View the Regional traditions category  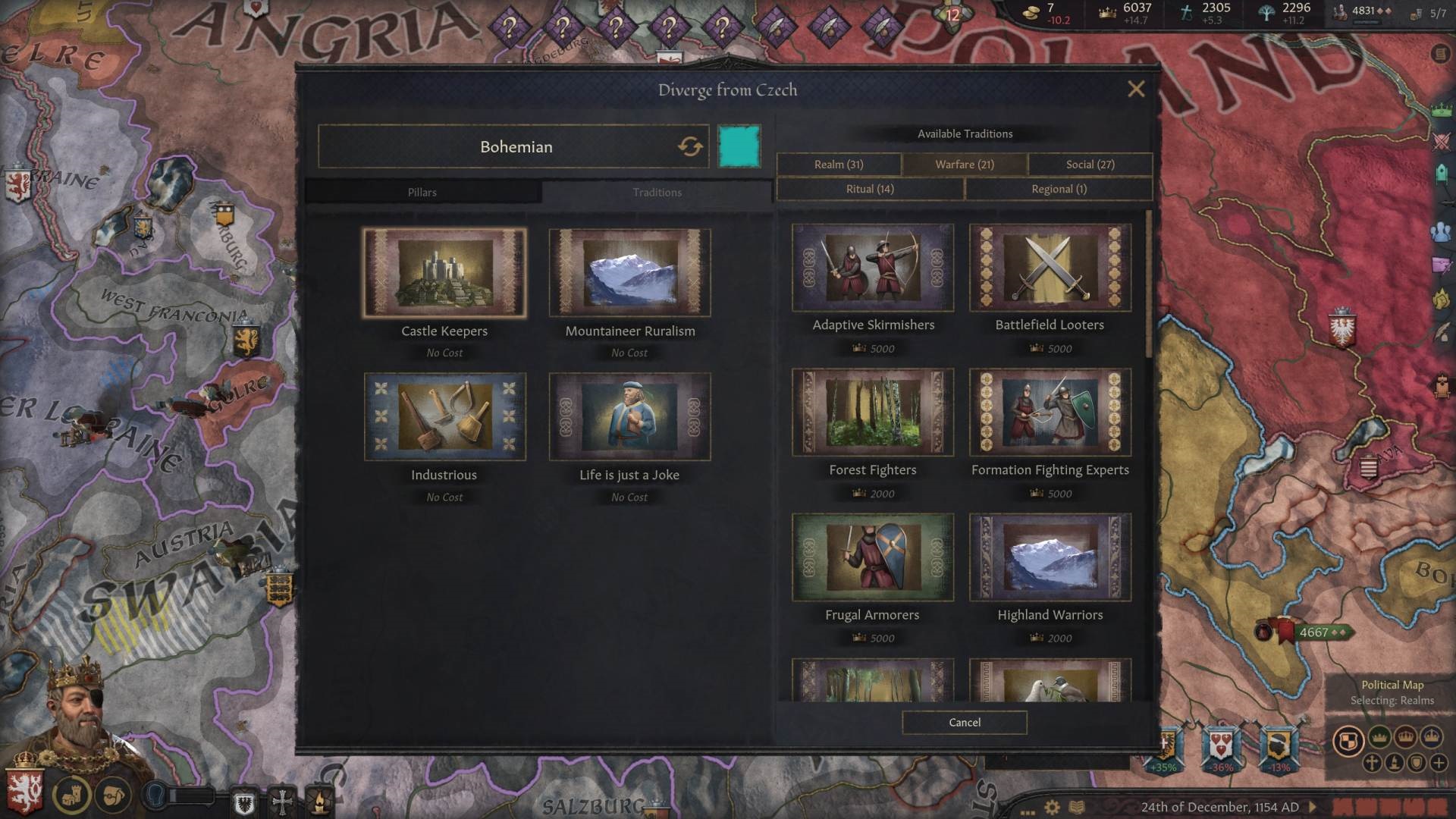(1059, 190)
